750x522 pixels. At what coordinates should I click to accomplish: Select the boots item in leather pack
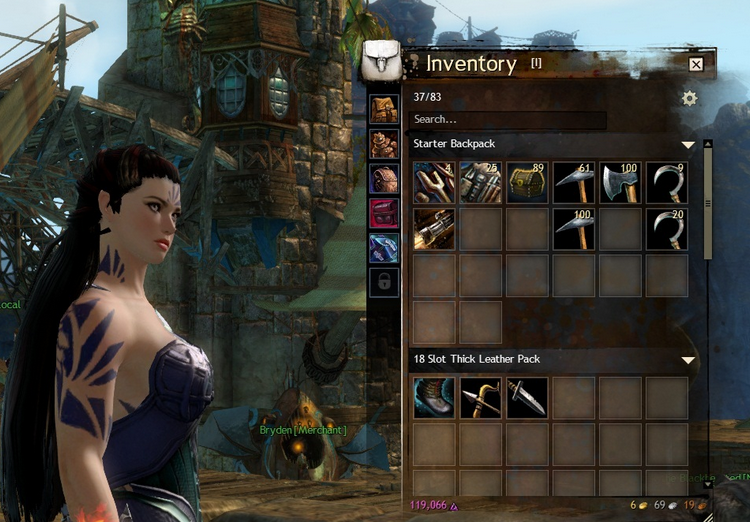click(x=434, y=397)
